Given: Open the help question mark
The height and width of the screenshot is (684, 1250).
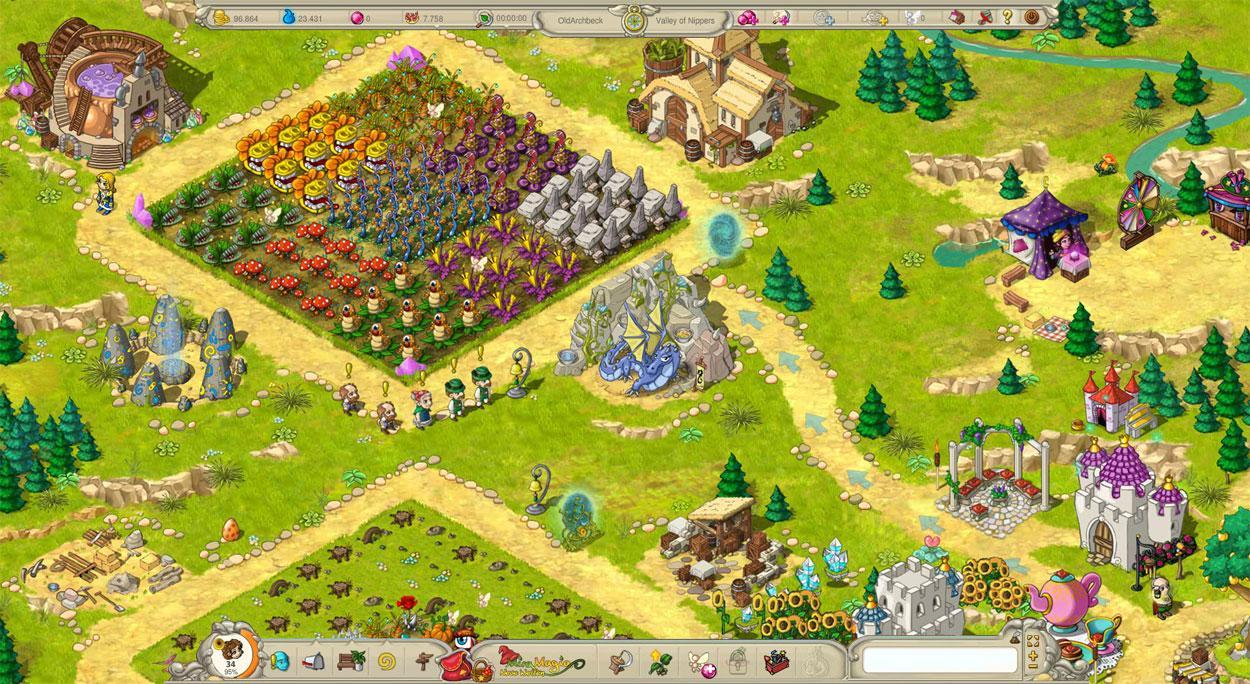Looking at the screenshot, I should click(1006, 17).
